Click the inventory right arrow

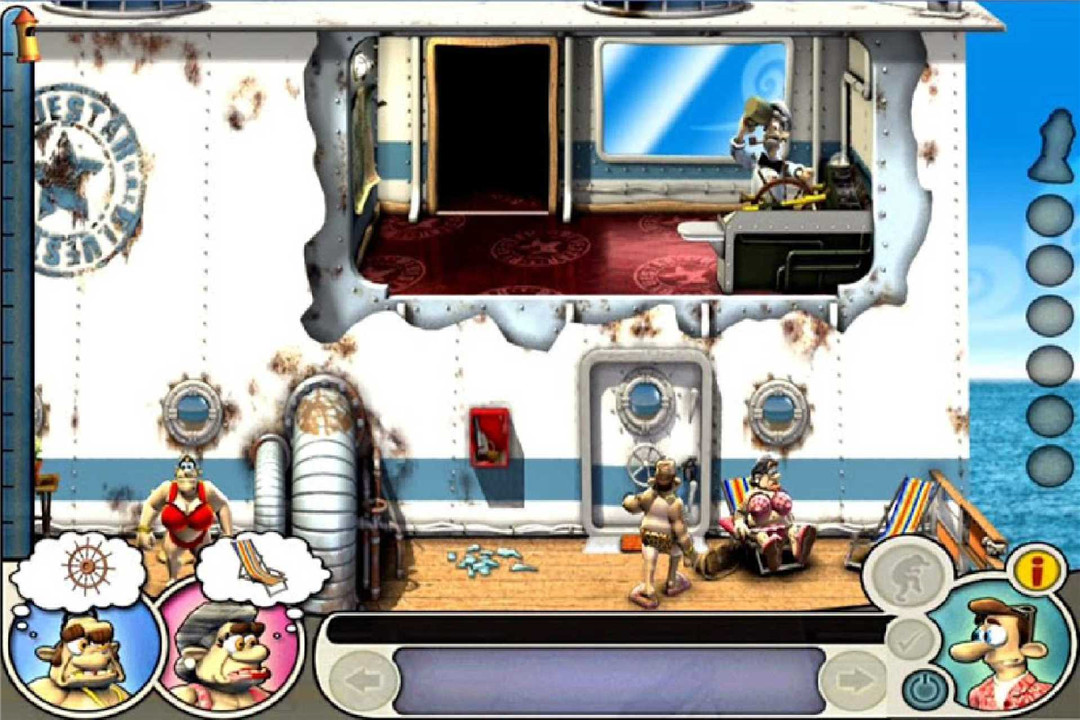click(854, 682)
